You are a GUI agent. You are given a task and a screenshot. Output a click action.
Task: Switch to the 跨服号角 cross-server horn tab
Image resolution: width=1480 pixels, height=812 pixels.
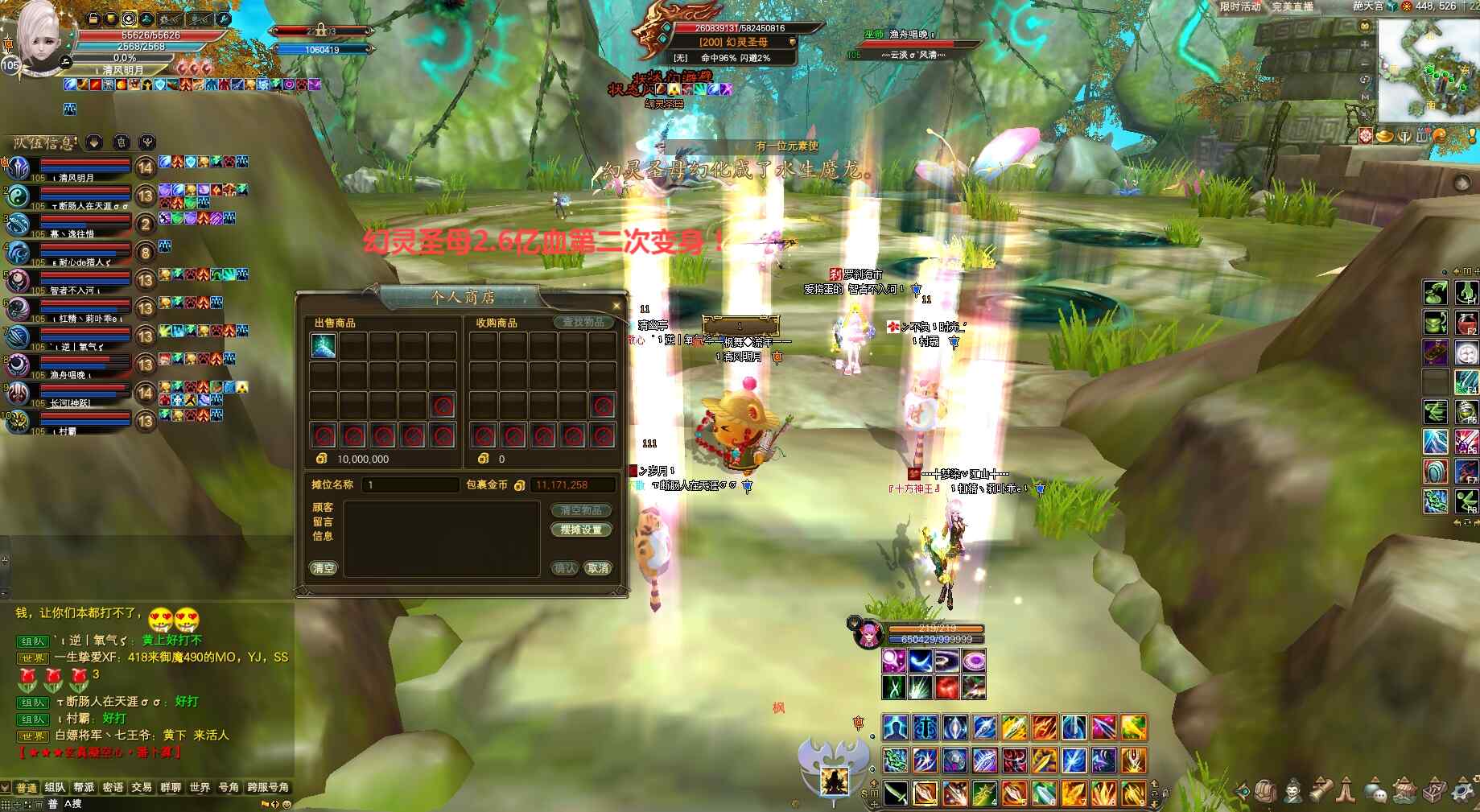point(268,787)
